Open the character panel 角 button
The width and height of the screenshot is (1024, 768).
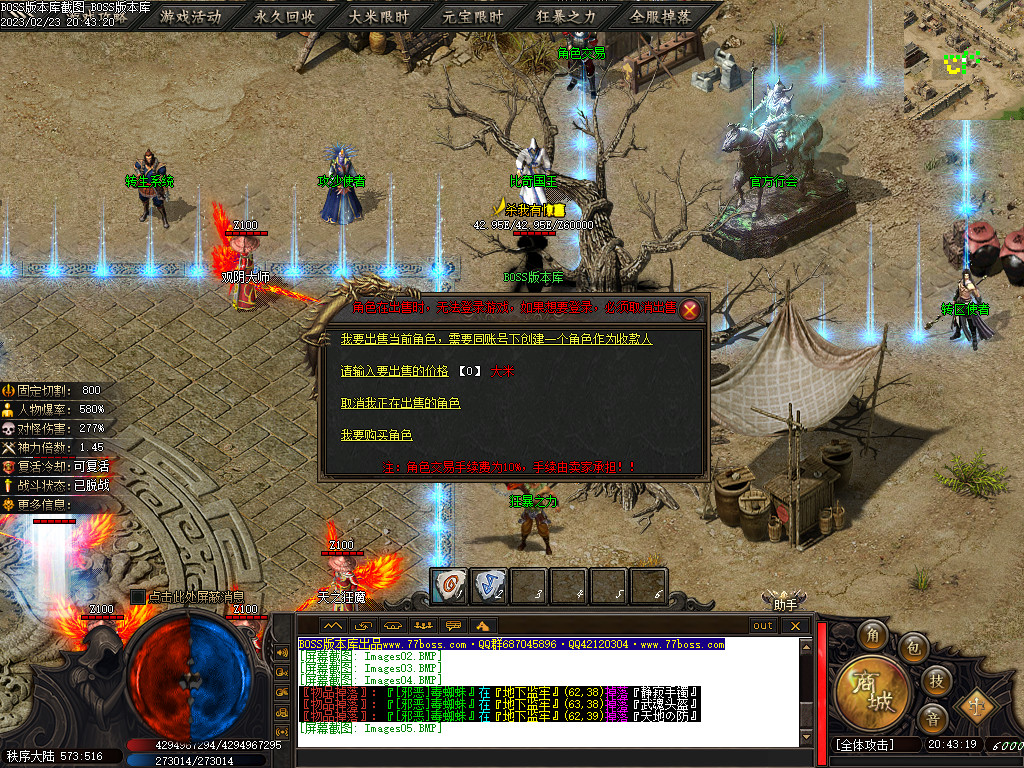tap(874, 635)
